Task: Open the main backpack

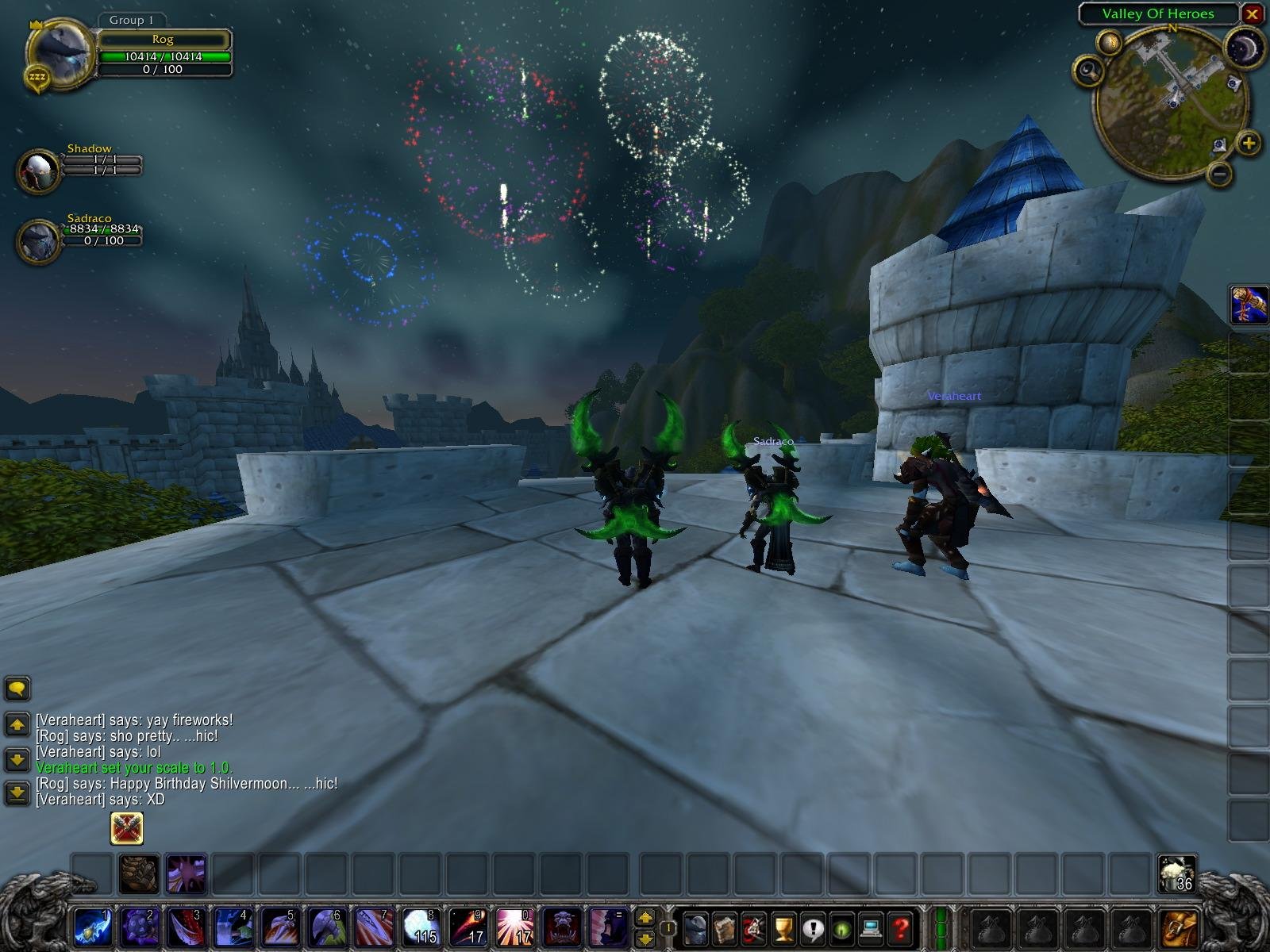Action: click(1180, 927)
